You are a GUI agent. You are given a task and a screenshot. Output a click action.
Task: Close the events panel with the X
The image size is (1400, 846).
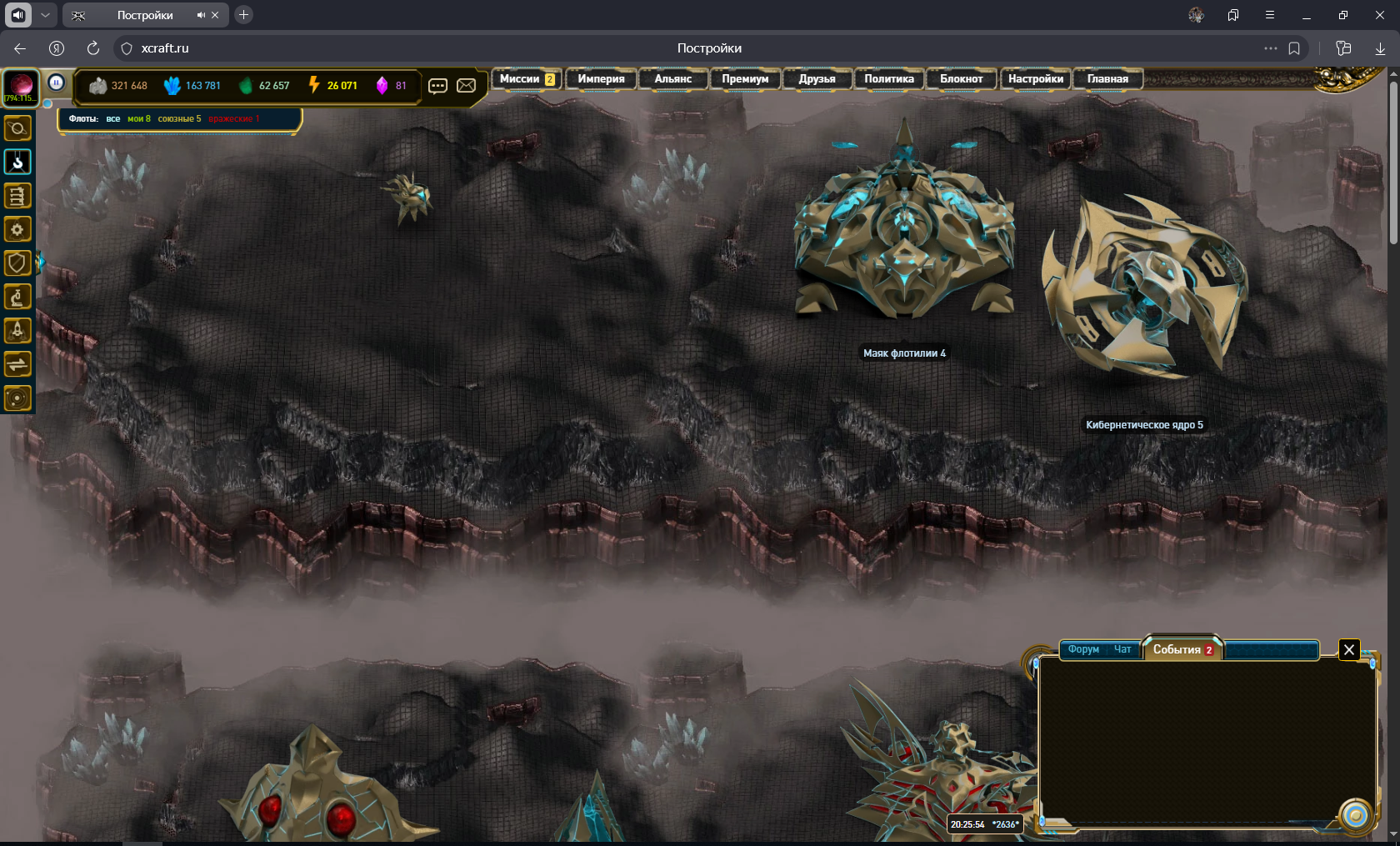1349,650
